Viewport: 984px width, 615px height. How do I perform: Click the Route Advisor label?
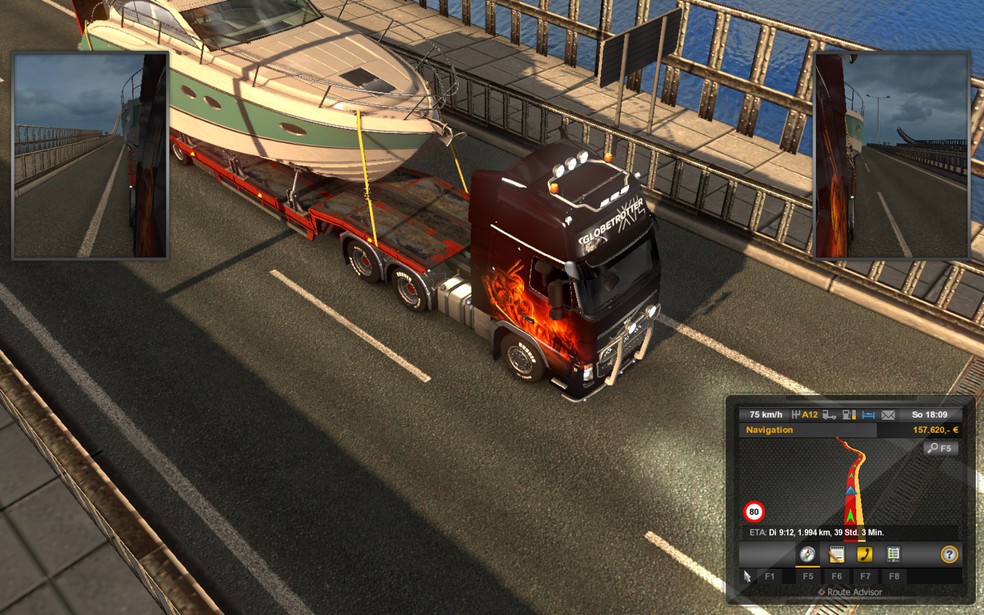[x=852, y=592]
